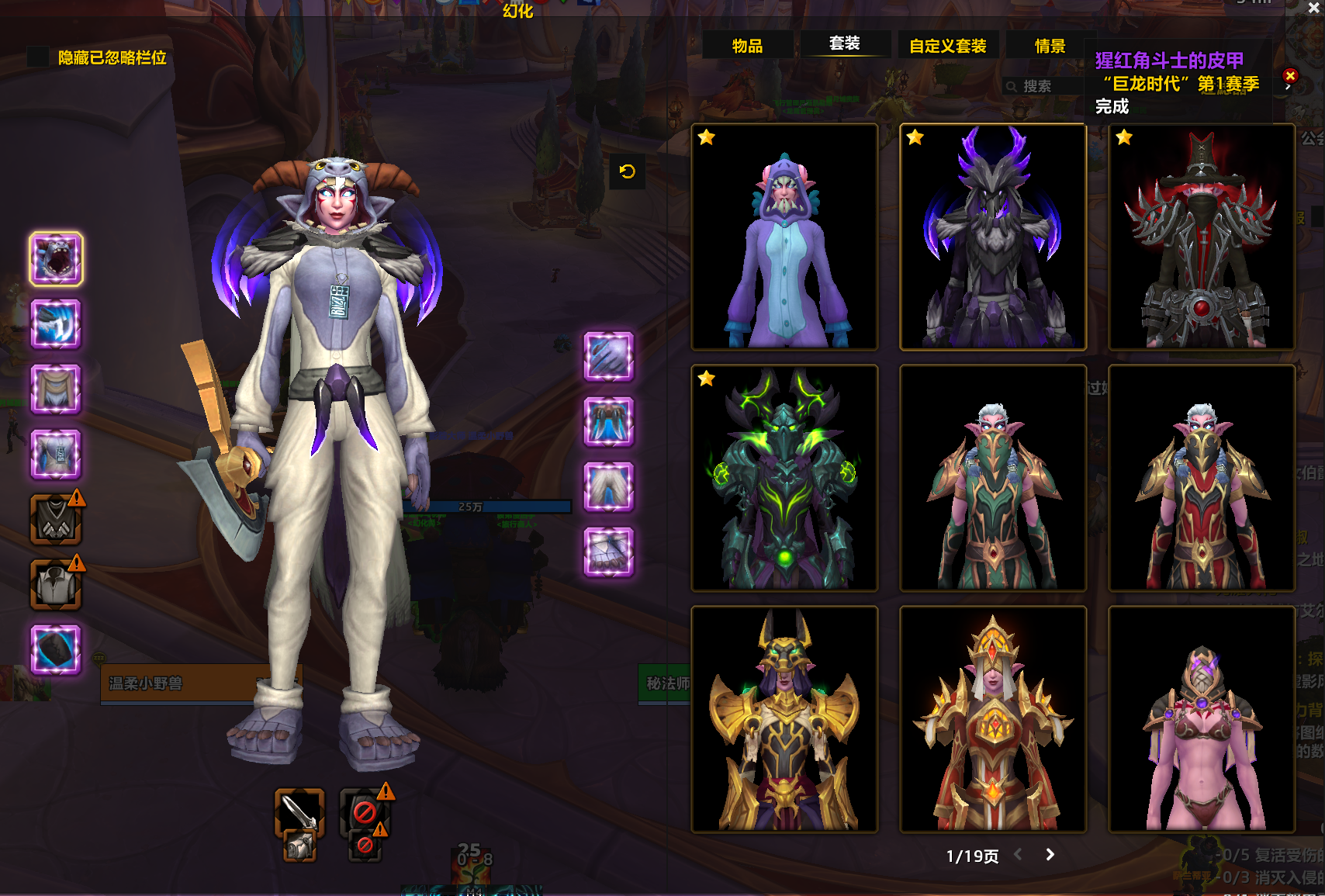This screenshot has width=1325, height=896.
Task: Select the 自定义套装 tab
Action: pos(947,46)
